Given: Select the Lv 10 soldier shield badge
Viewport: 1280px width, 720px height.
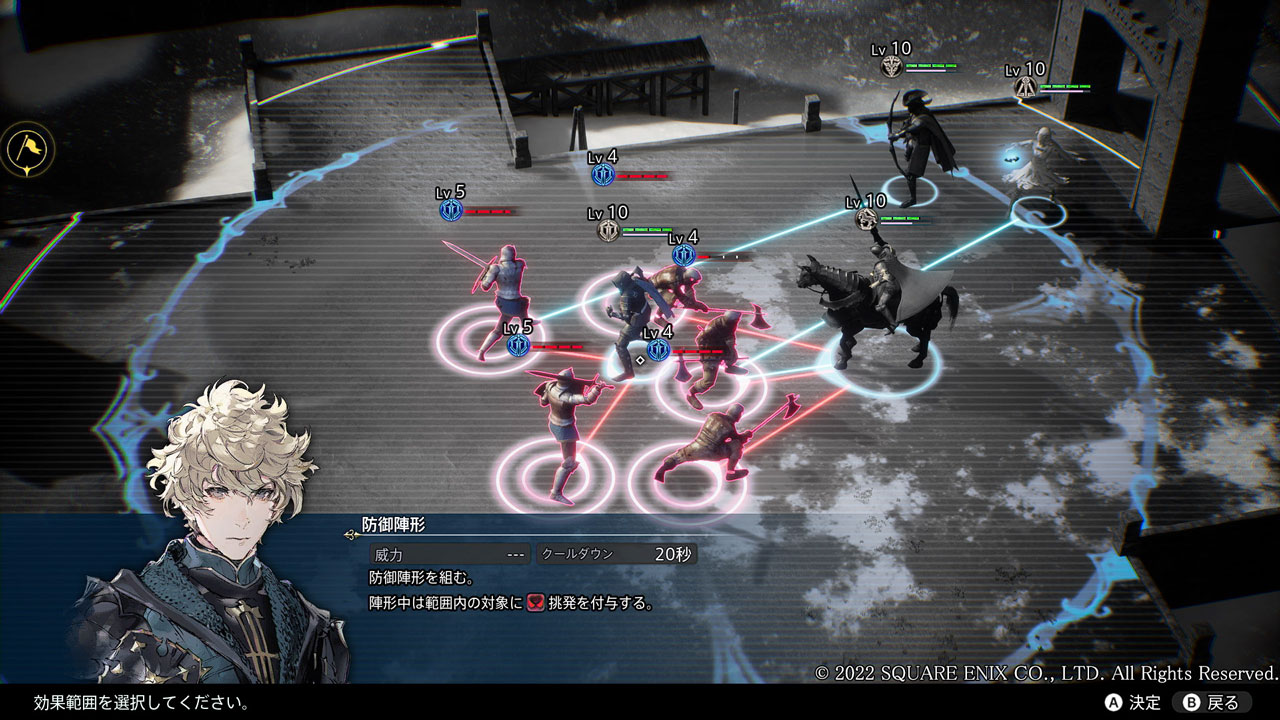Looking at the screenshot, I should 608,230.
